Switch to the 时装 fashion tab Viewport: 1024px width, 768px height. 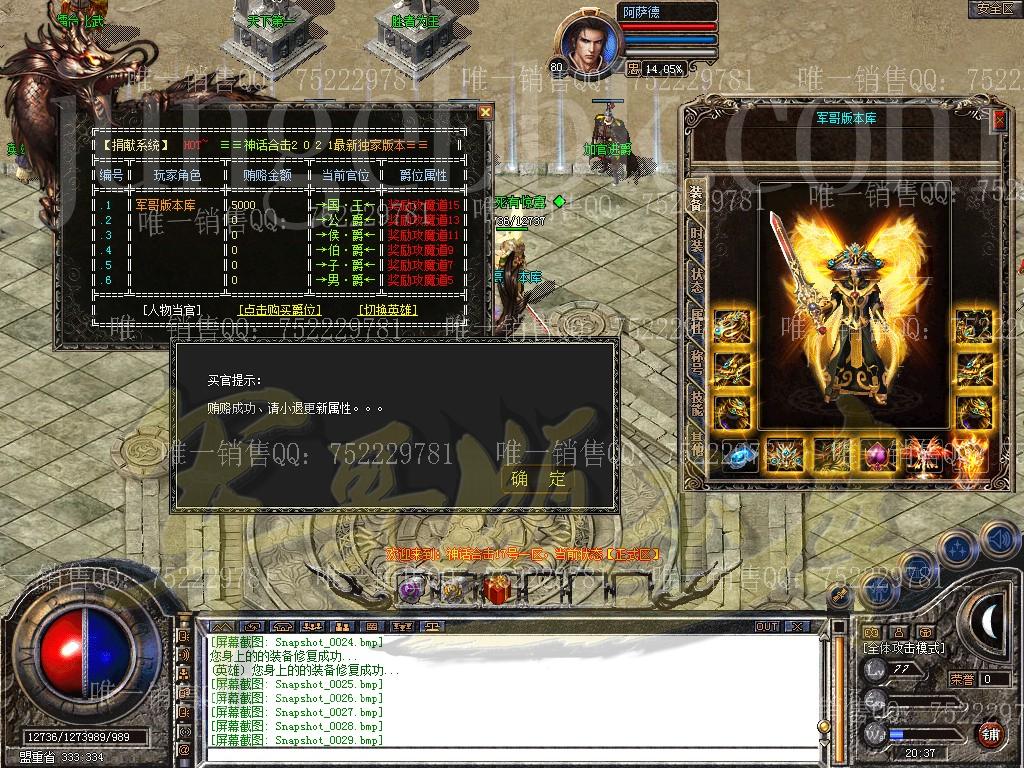[x=696, y=241]
